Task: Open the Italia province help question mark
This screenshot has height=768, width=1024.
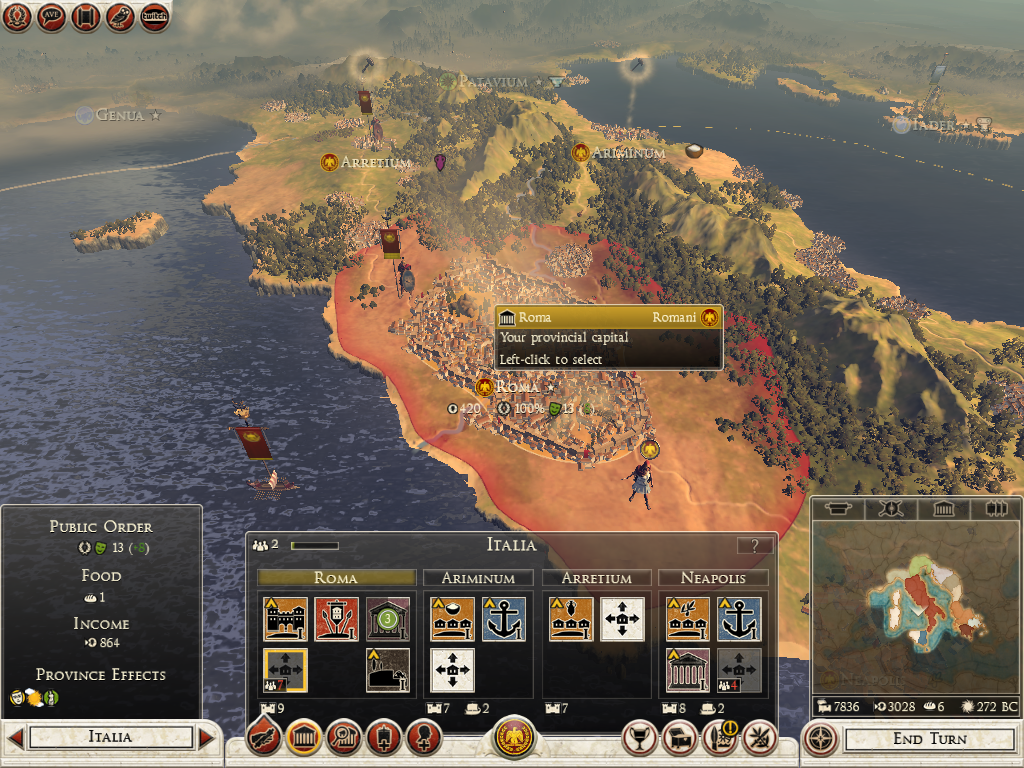Action: [x=754, y=545]
